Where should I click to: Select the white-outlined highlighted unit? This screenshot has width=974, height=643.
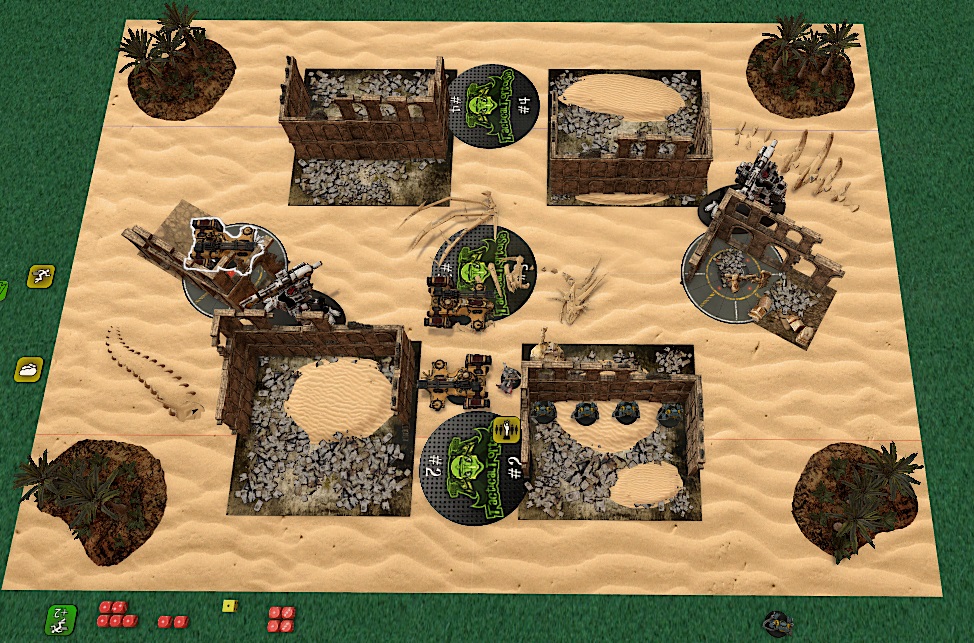click(x=222, y=246)
